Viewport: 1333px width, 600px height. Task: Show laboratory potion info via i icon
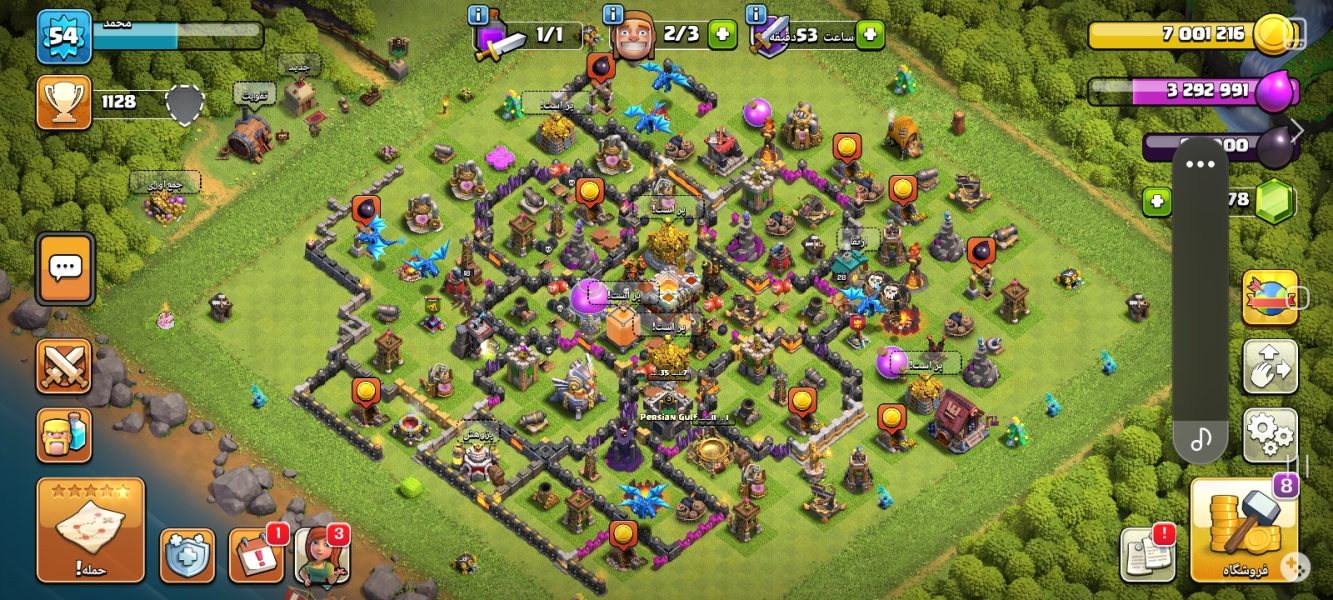pyautogui.click(x=479, y=14)
